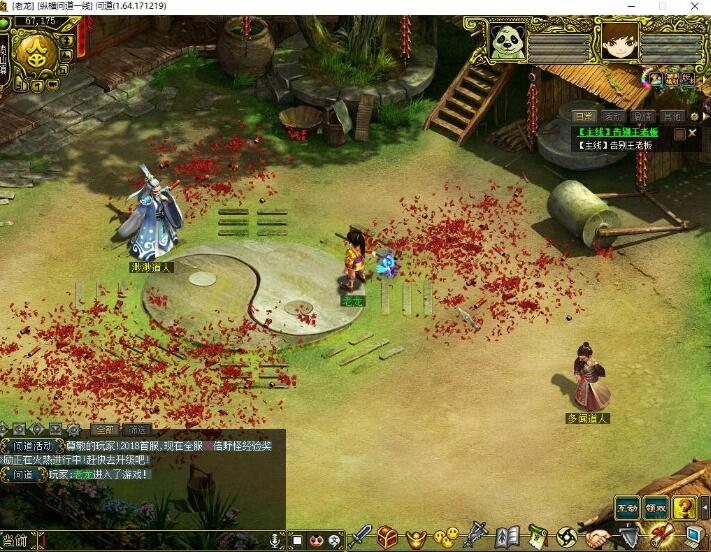Switch to the 日常 quest tab
This screenshot has width=711, height=552.
tap(585, 116)
